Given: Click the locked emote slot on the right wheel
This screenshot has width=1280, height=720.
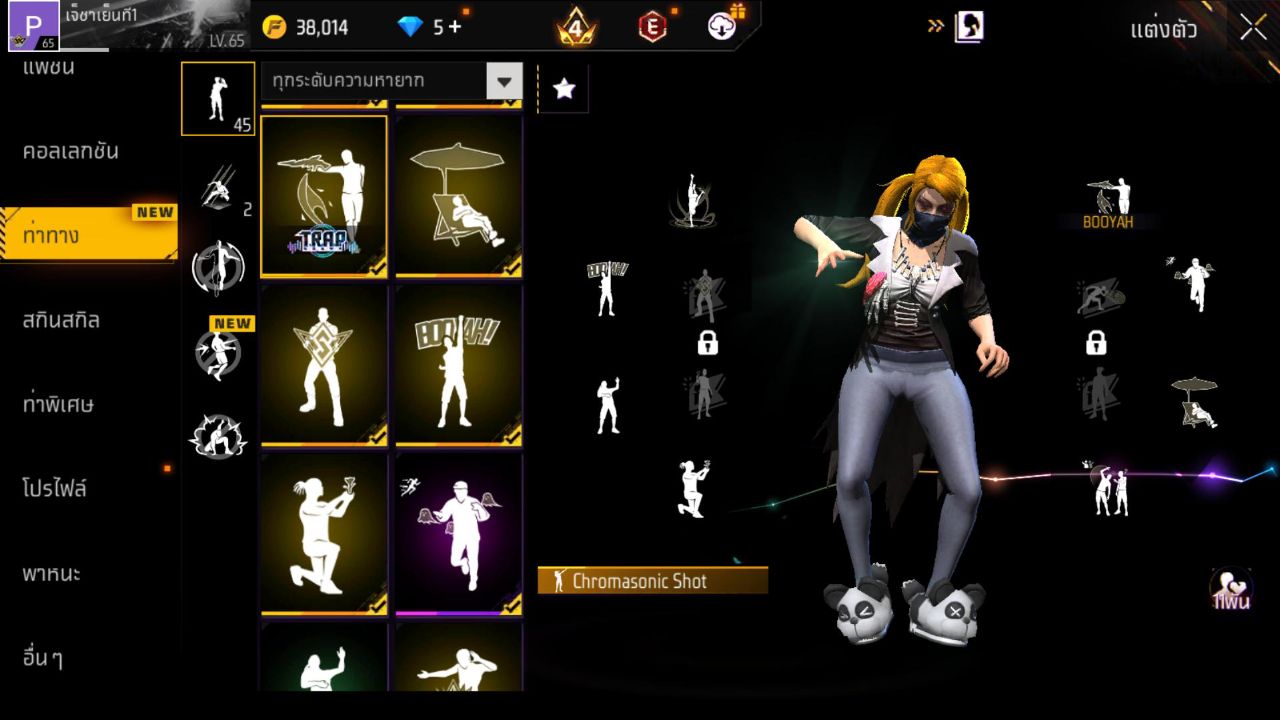Looking at the screenshot, I should [x=1096, y=344].
